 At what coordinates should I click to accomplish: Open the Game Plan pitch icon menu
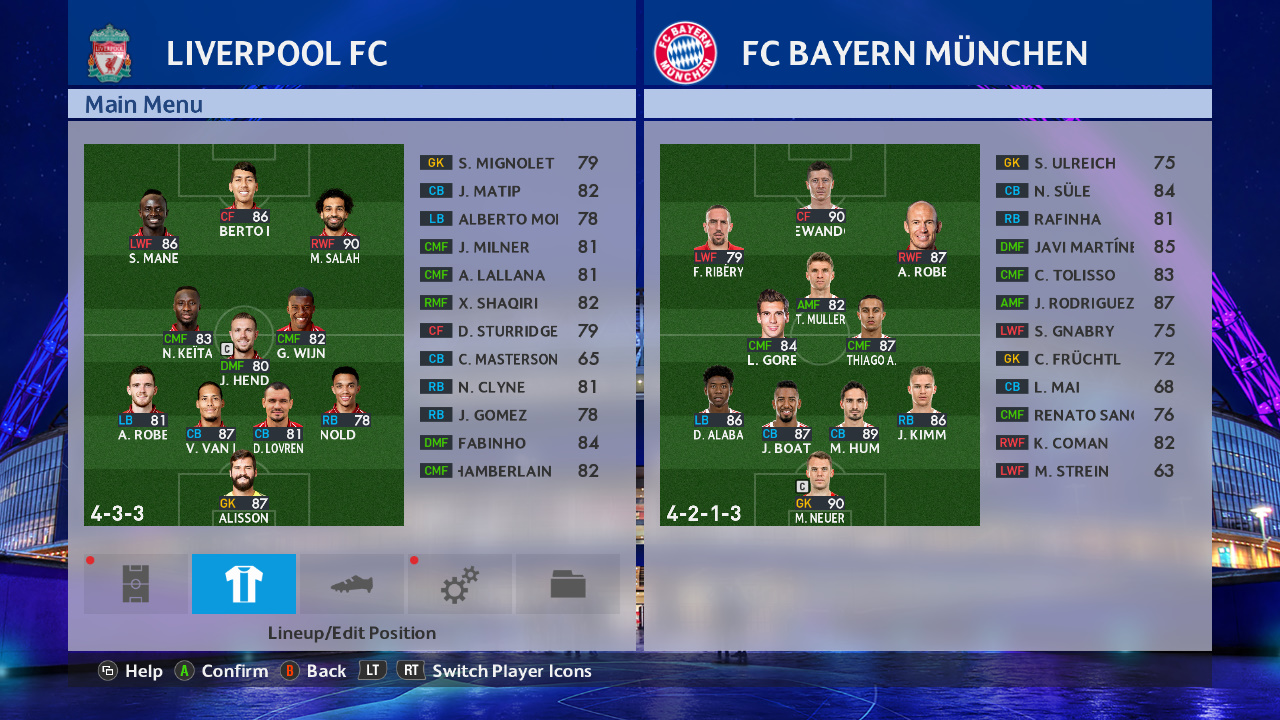[x=136, y=584]
